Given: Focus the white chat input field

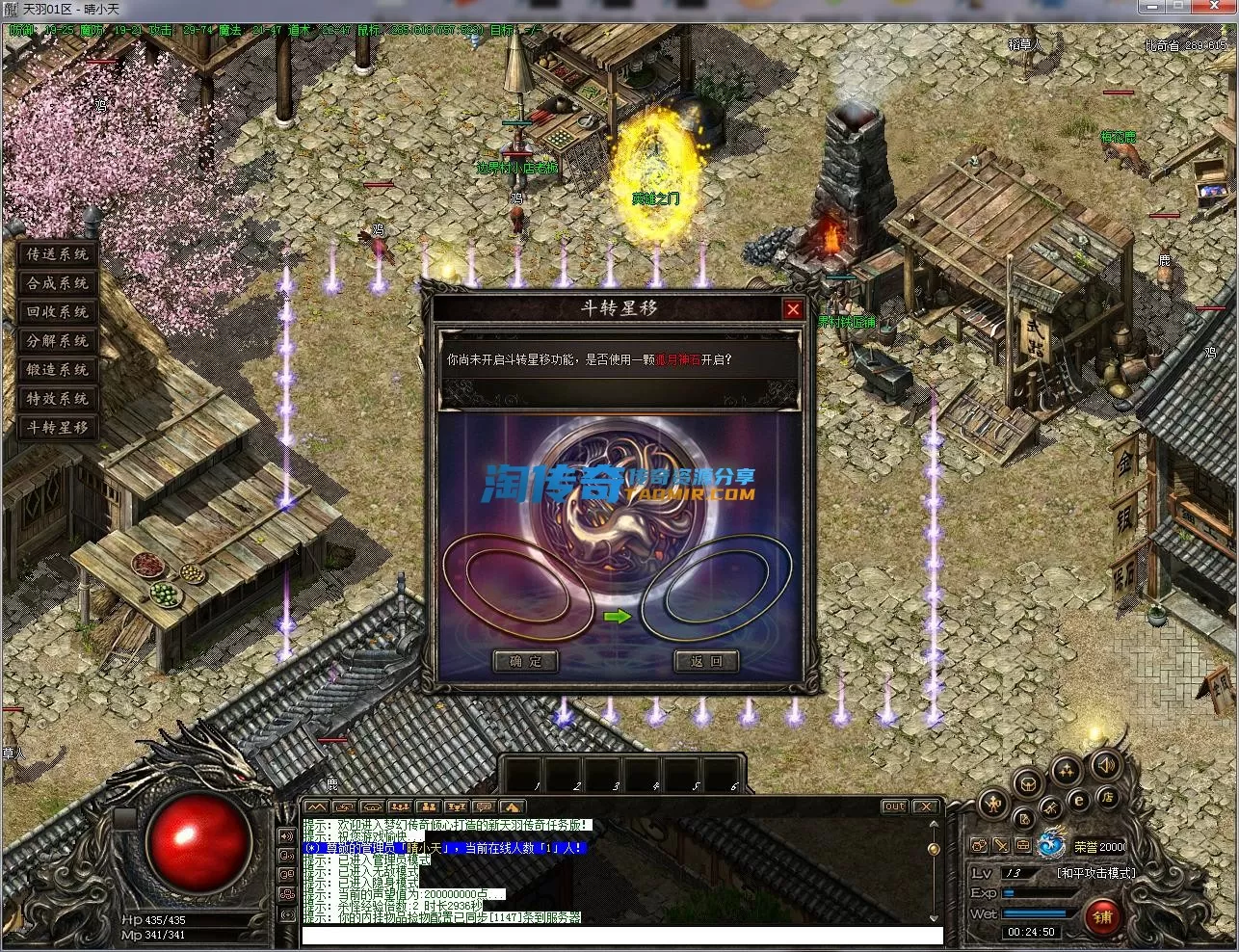Looking at the screenshot, I should [621, 936].
